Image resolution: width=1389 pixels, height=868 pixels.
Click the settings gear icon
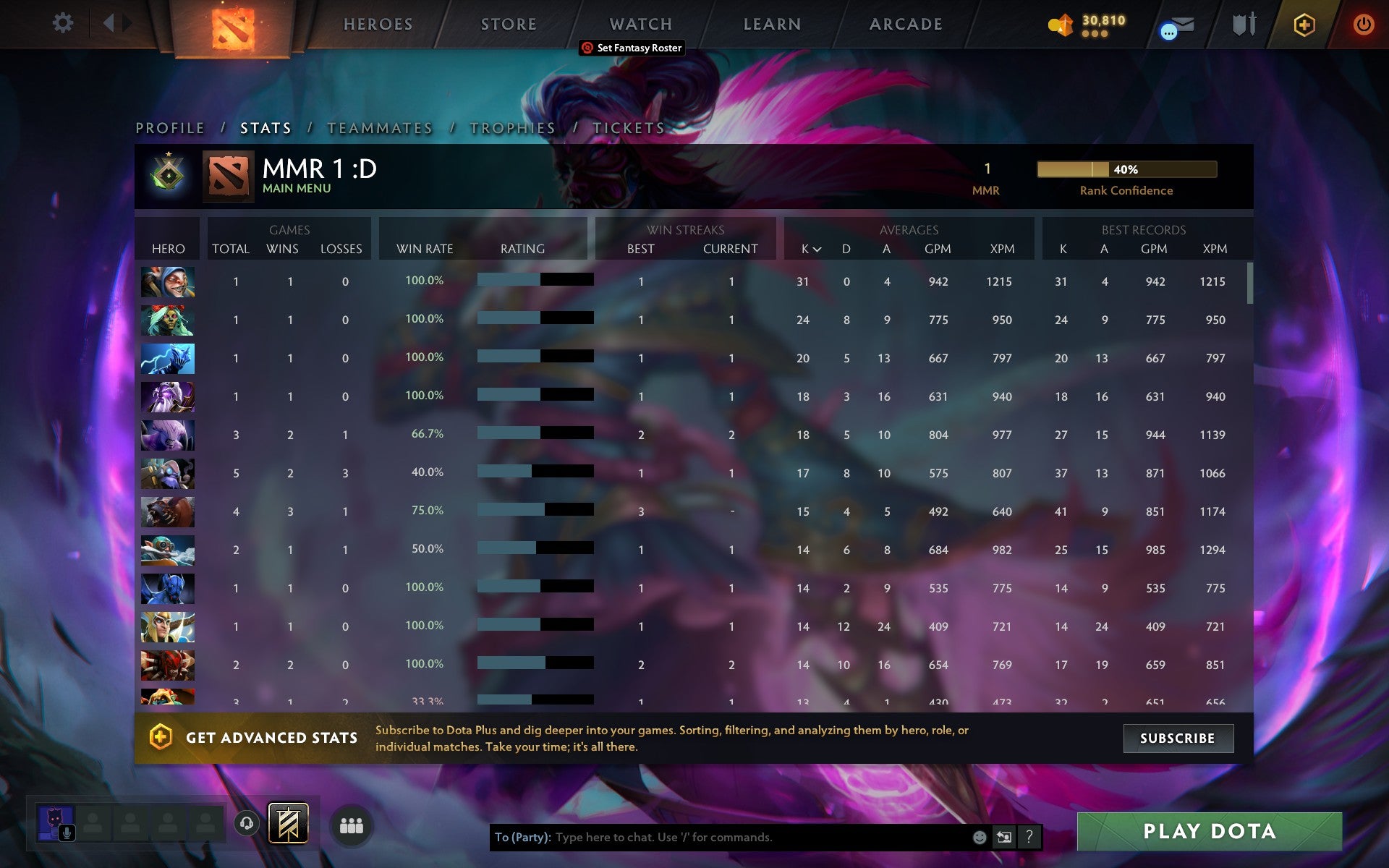click(63, 22)
